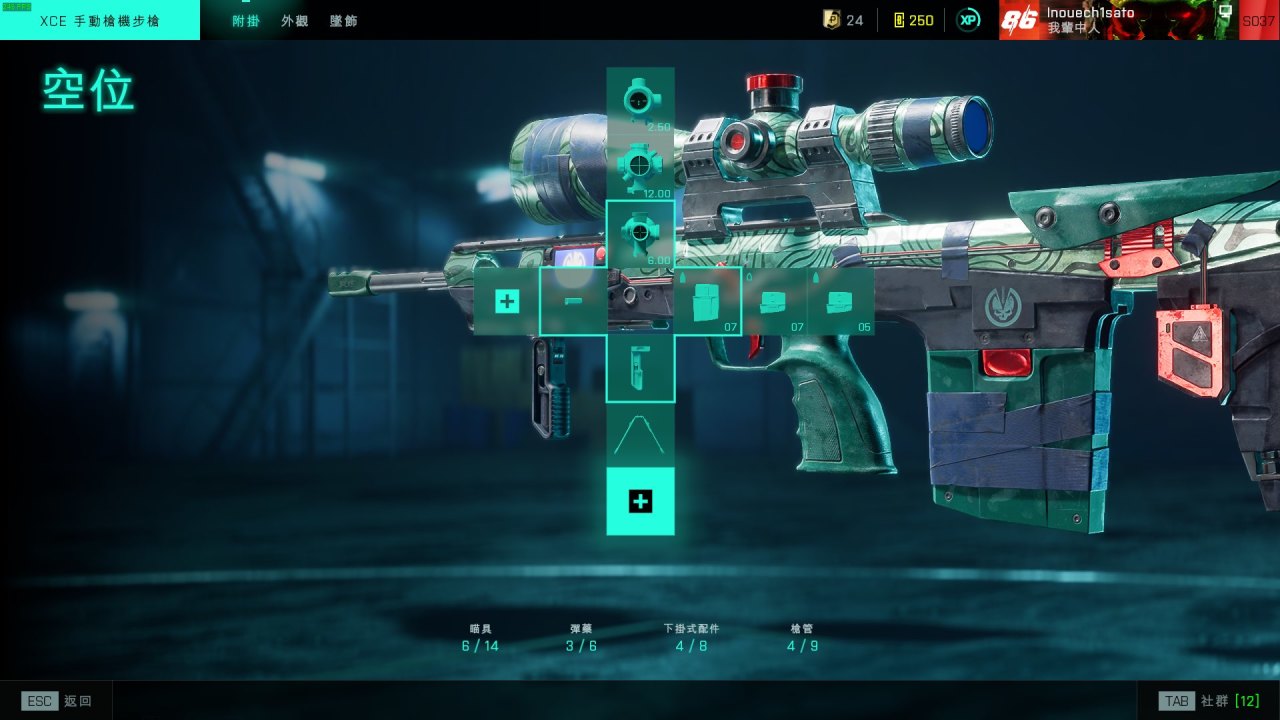Choose the 12.00x scope slot
The height and width of the screenshot is (720, 1280).
[x=640, y=167]
